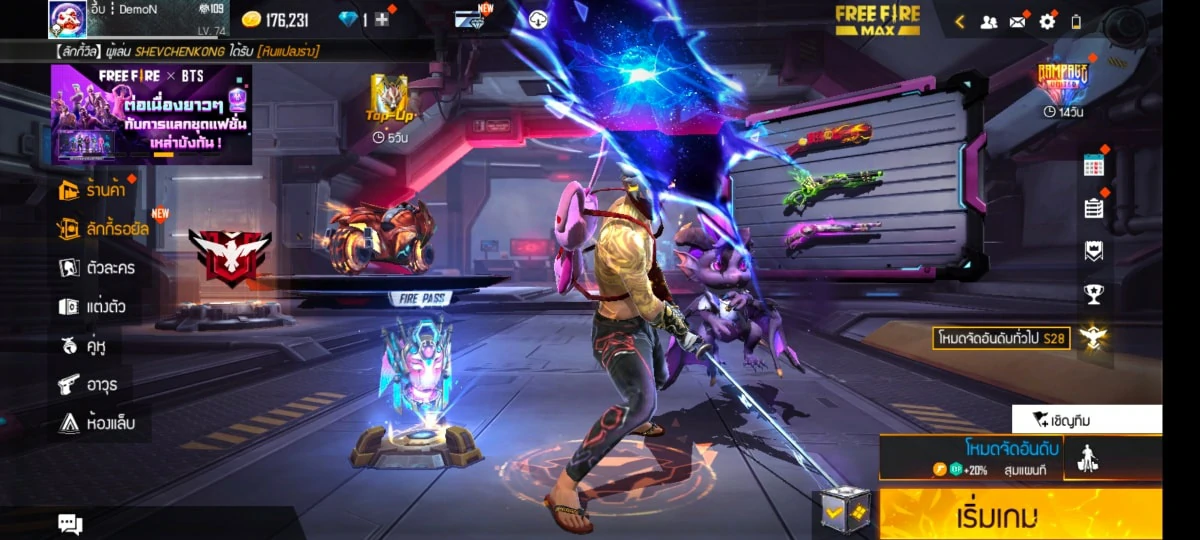This screenshot has height=540, width=1200.
Task: Open the แต่งตัว outfit menu
Action: [x=94, y=307]
